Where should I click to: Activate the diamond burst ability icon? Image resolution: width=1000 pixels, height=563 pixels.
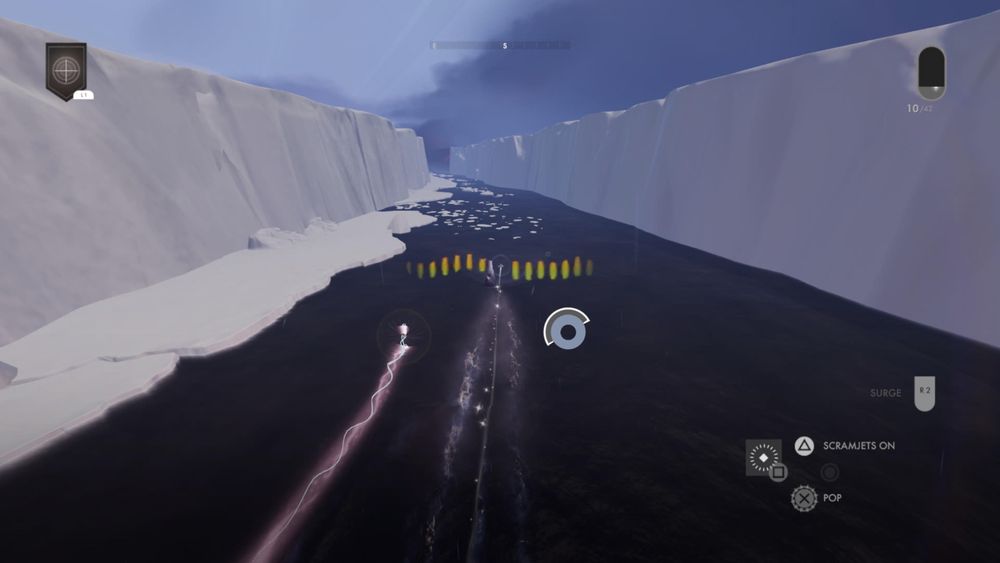(x=763, y=456)
